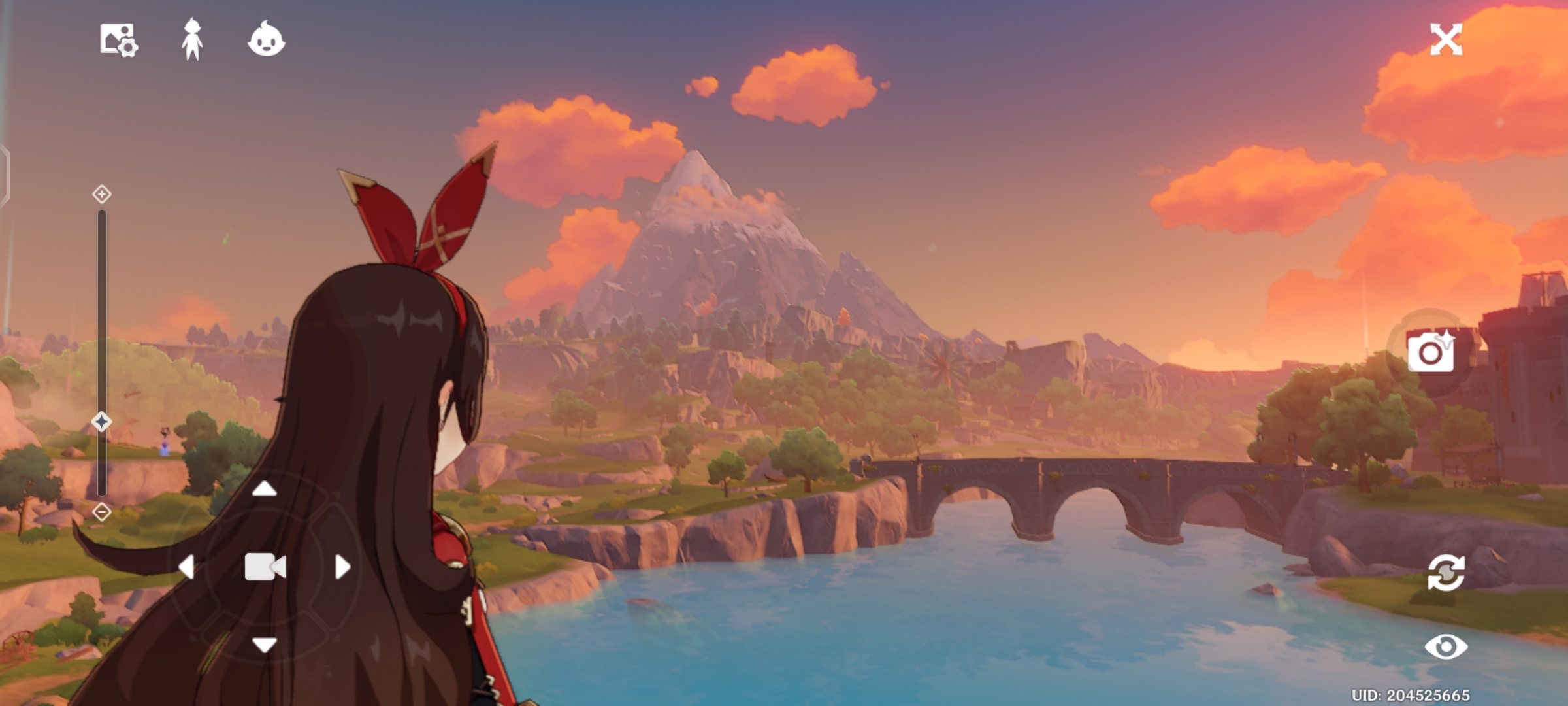
Task: Toggle interface visibility with the eye icon
Action: coord(1446,647)
